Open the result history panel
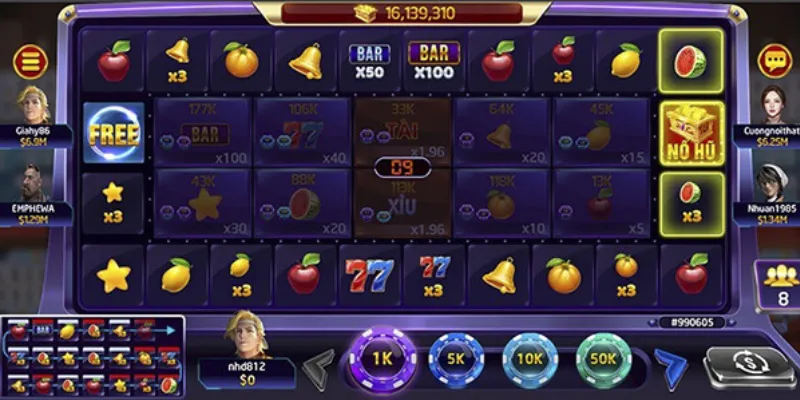 coord(92,357)
